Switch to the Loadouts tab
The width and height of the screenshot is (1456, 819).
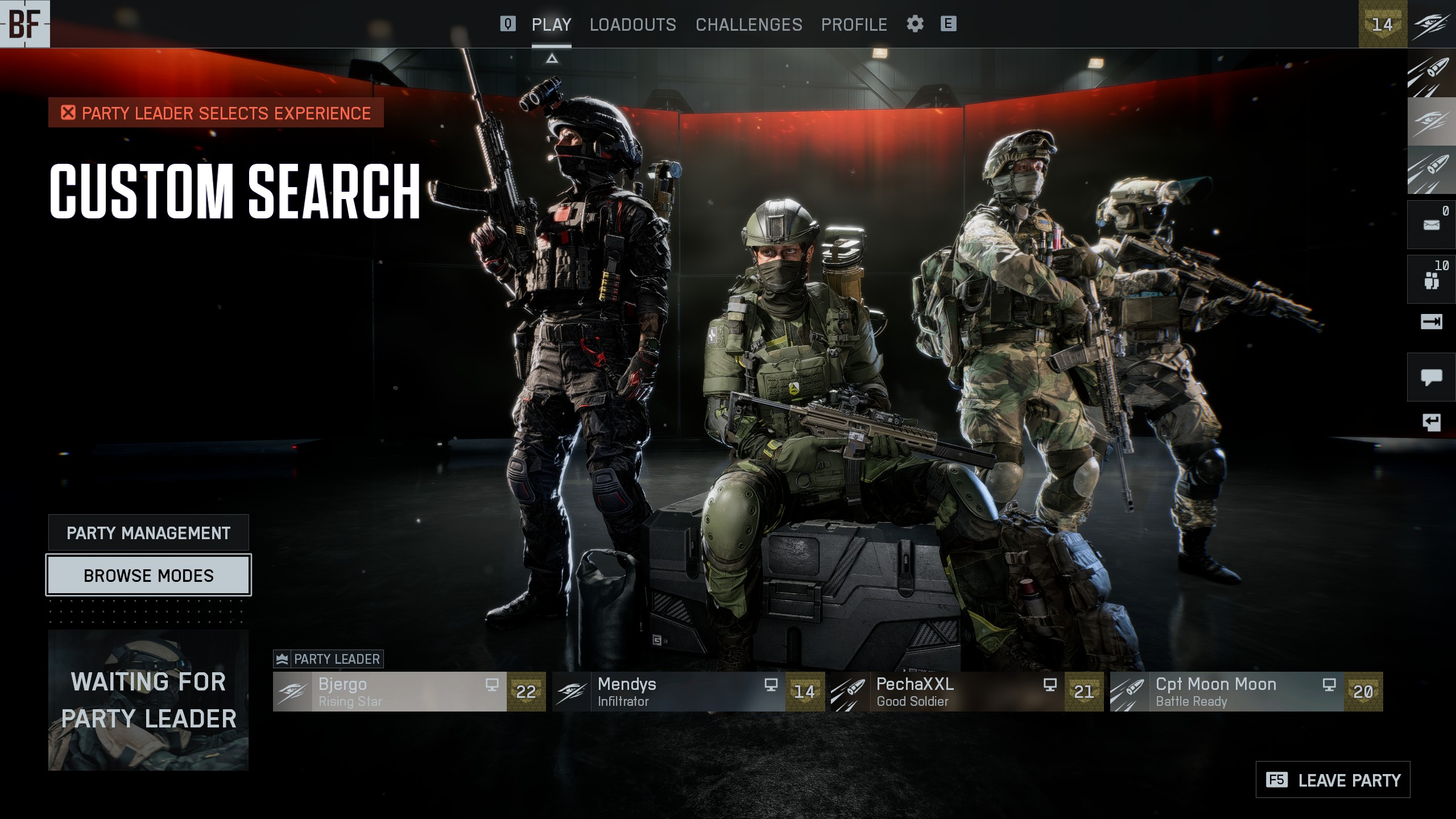pyautogui.click(x=632, y=24)
